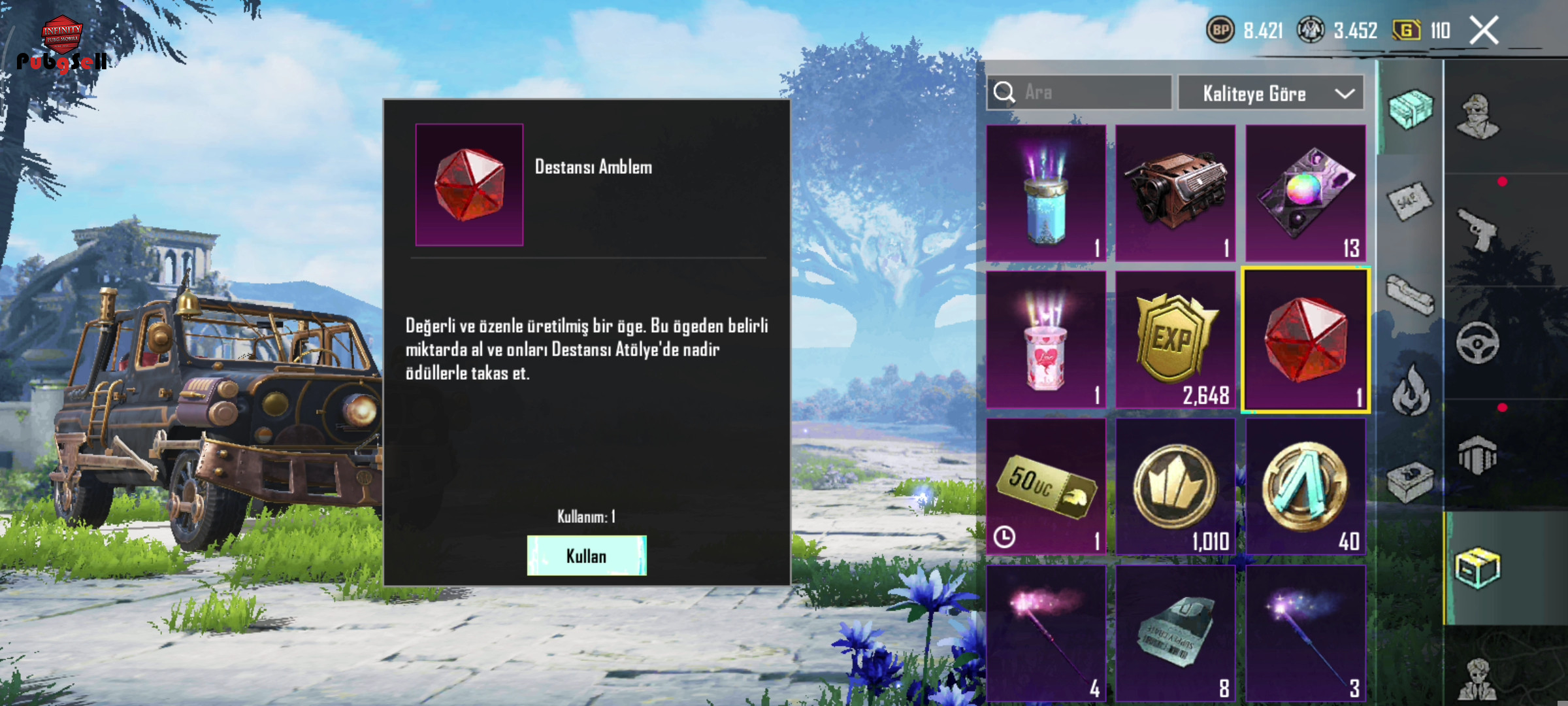Select the red gem emblem slot

point(1305,341)
